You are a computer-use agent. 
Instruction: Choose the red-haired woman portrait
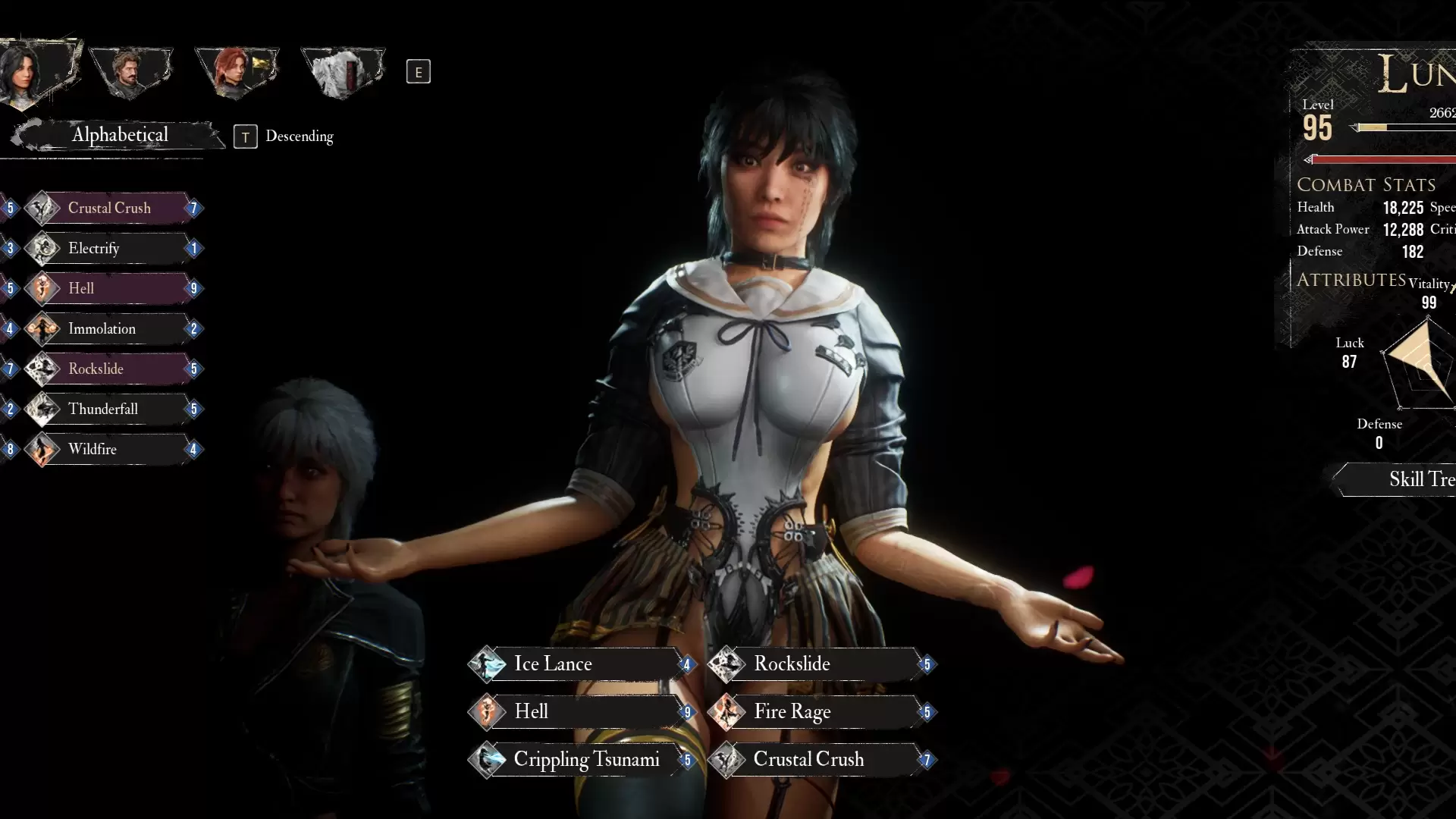pyautogui.click(x=236, y=73)
